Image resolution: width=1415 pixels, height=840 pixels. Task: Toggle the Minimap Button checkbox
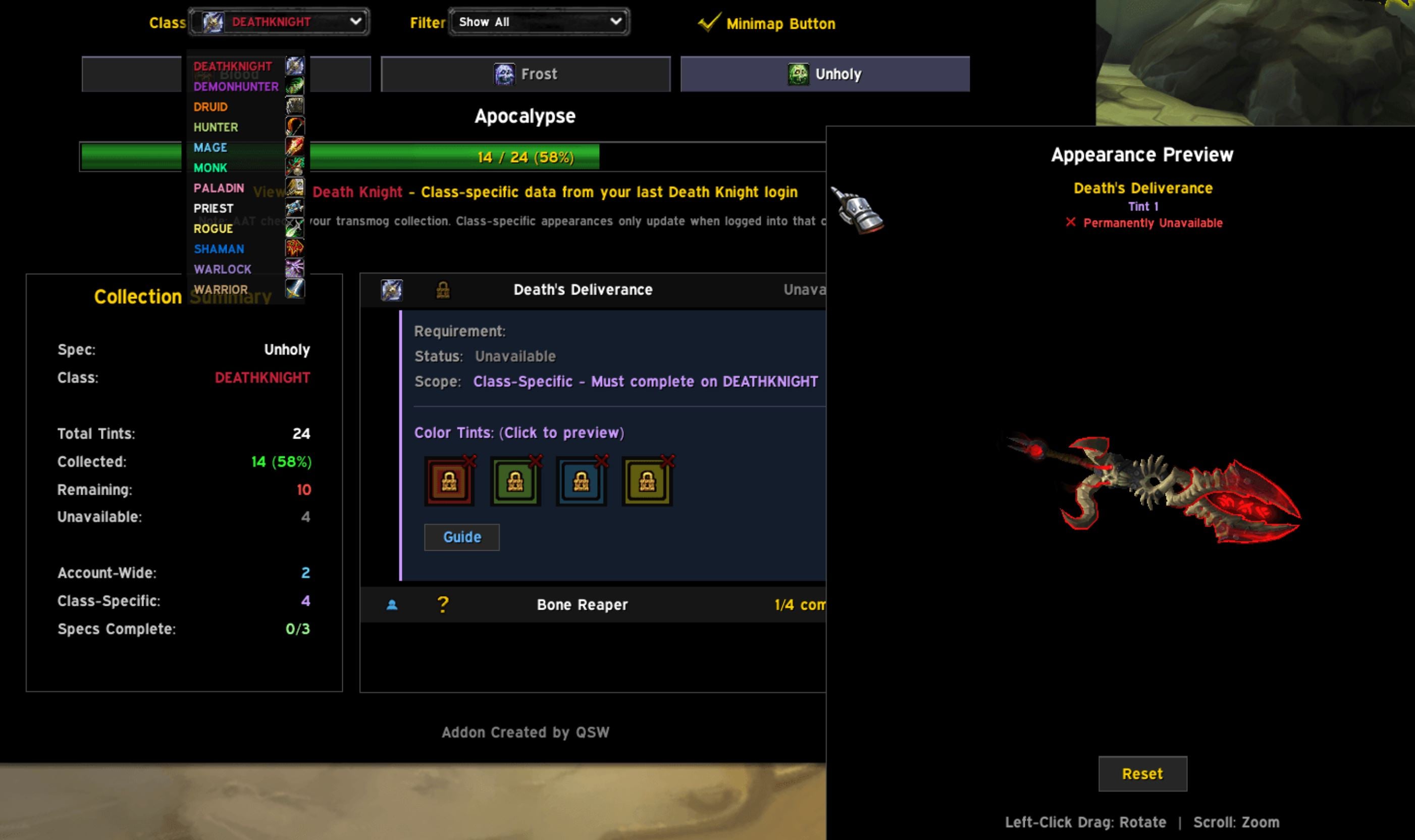(x=710, y=22)
